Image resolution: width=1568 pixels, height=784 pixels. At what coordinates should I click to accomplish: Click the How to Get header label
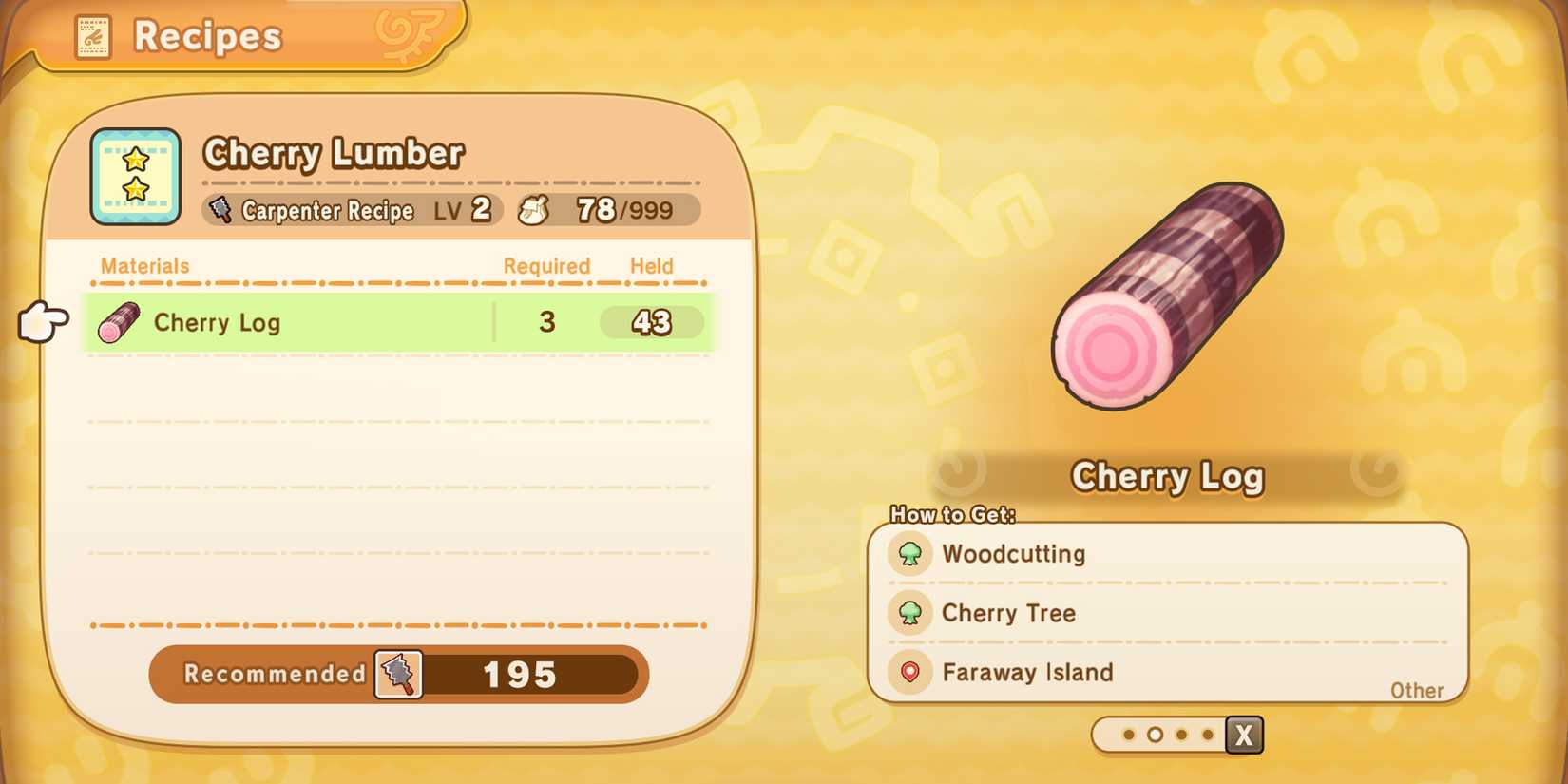coord(952,514)
